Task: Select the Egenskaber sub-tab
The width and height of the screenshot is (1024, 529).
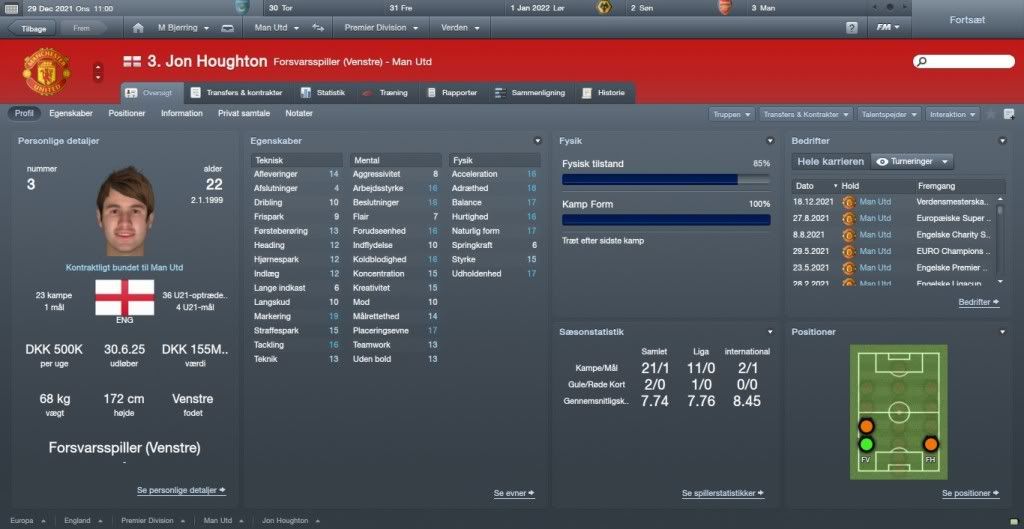Action: click(71, 114)
